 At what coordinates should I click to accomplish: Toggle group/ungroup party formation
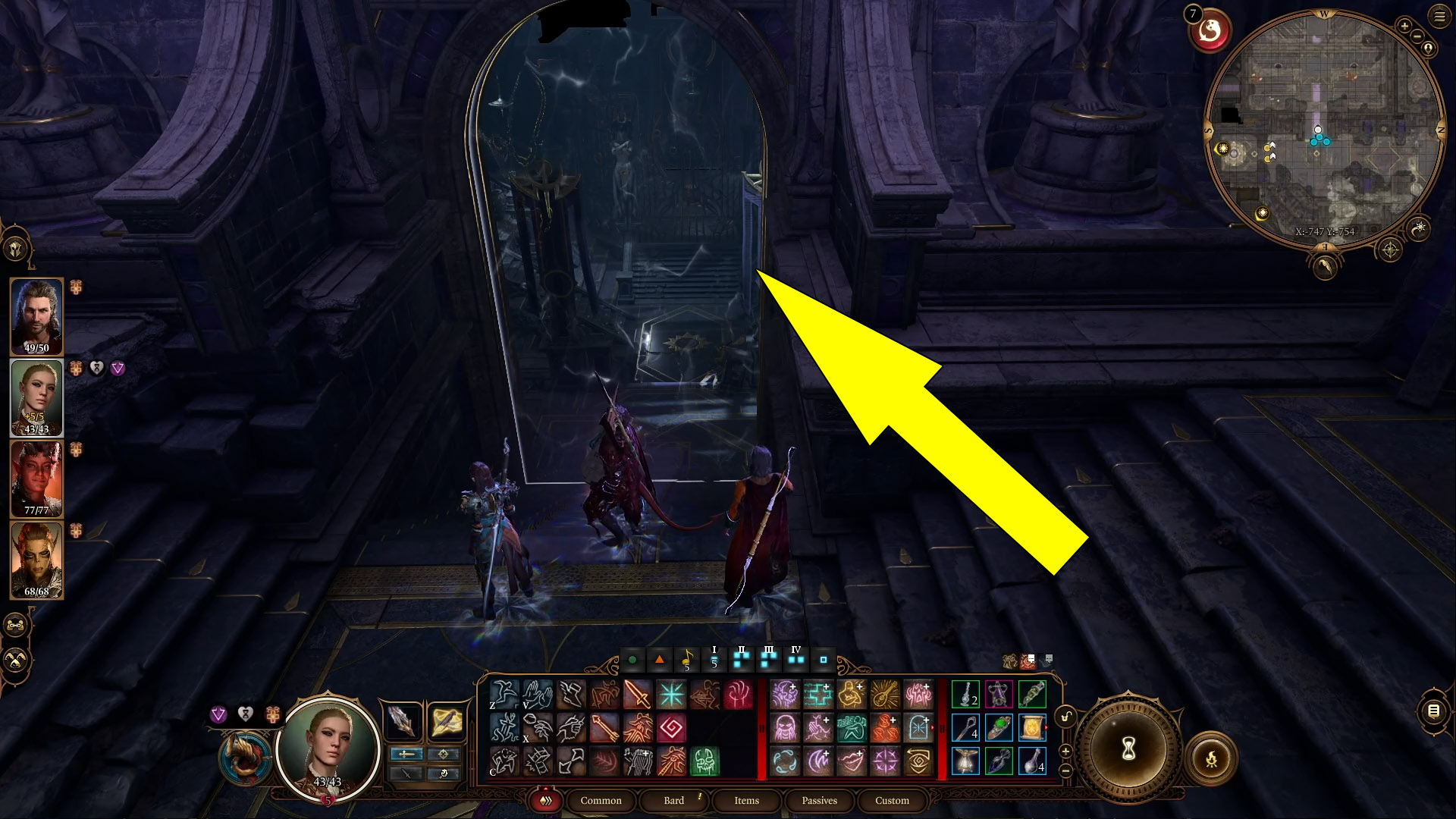(15, 625)
